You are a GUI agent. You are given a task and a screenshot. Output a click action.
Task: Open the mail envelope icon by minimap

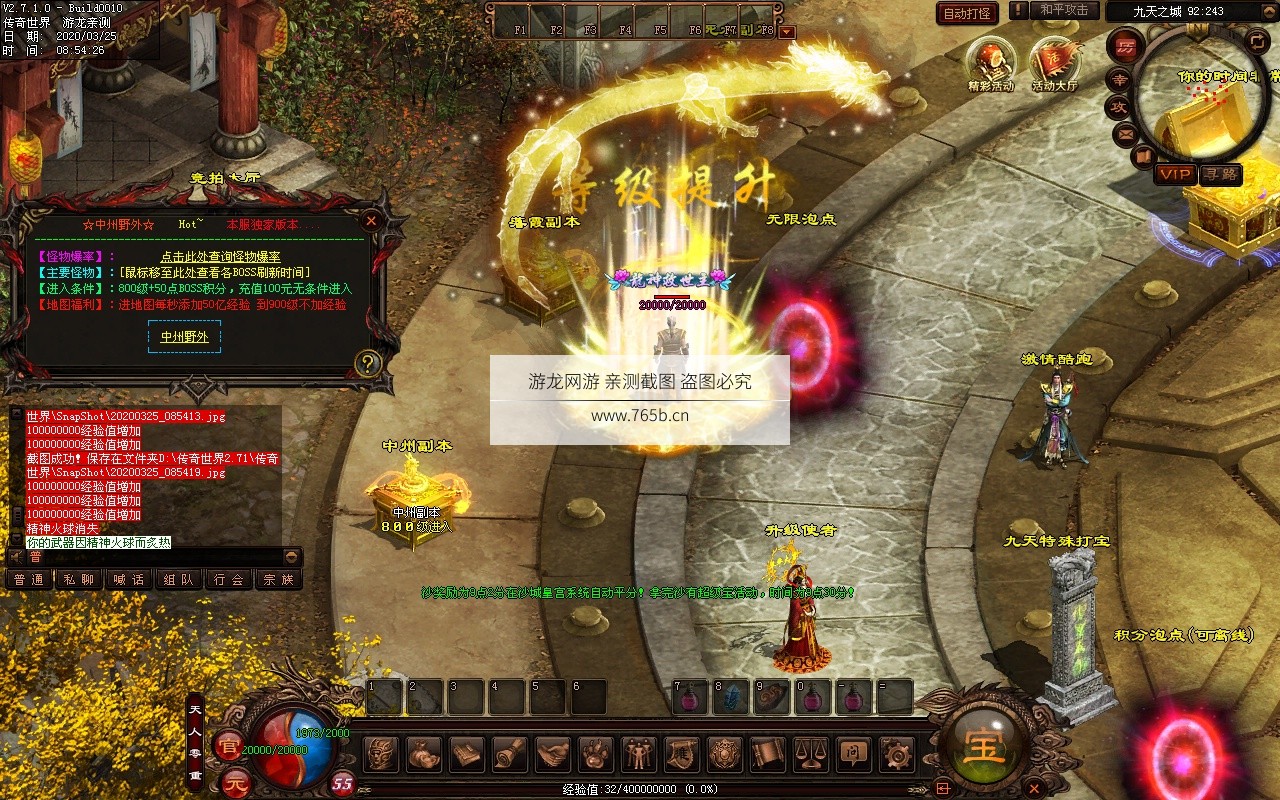coord(1126,133)
